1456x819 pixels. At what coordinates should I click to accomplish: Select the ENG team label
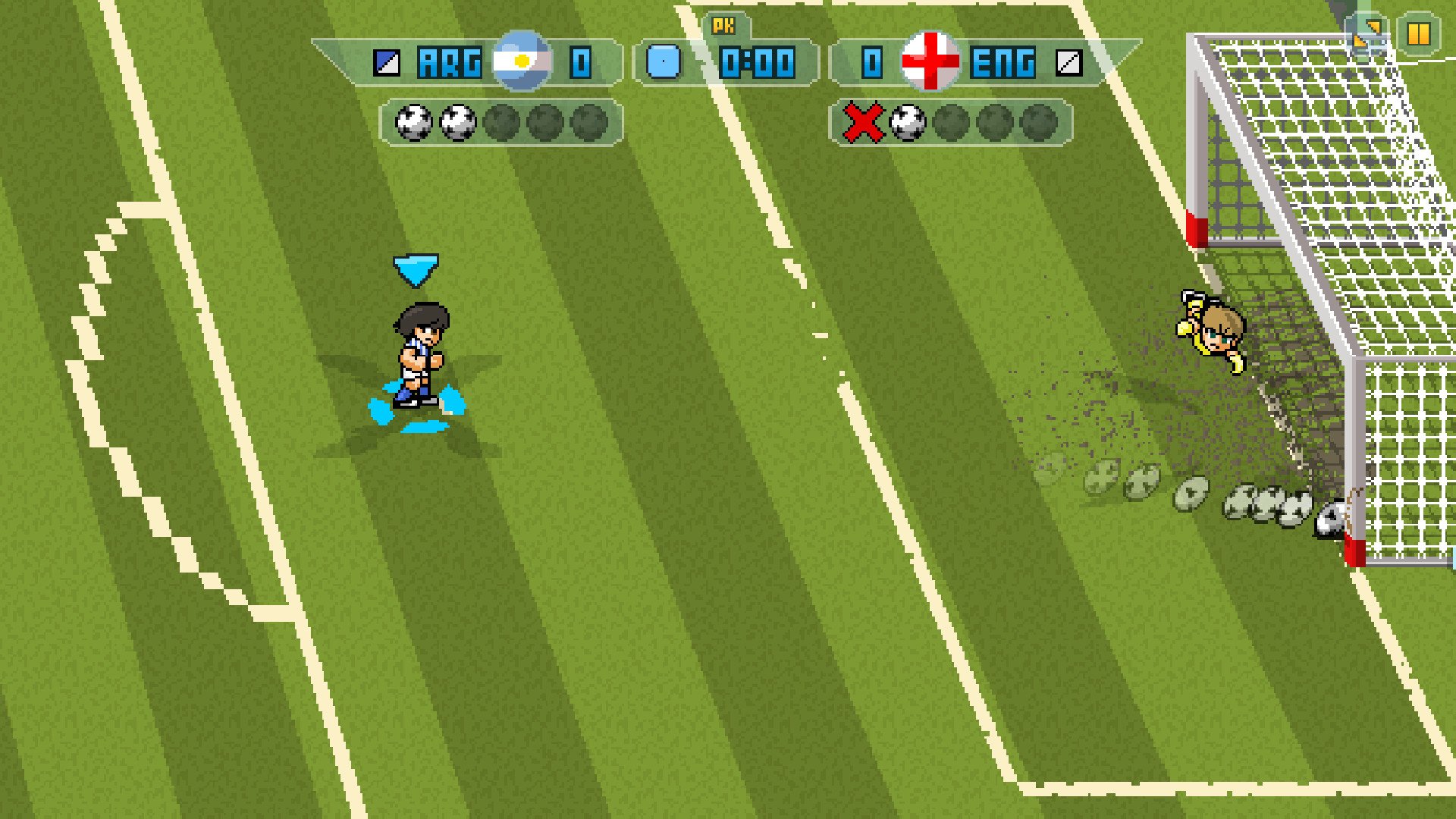[x=1003, y=64]
